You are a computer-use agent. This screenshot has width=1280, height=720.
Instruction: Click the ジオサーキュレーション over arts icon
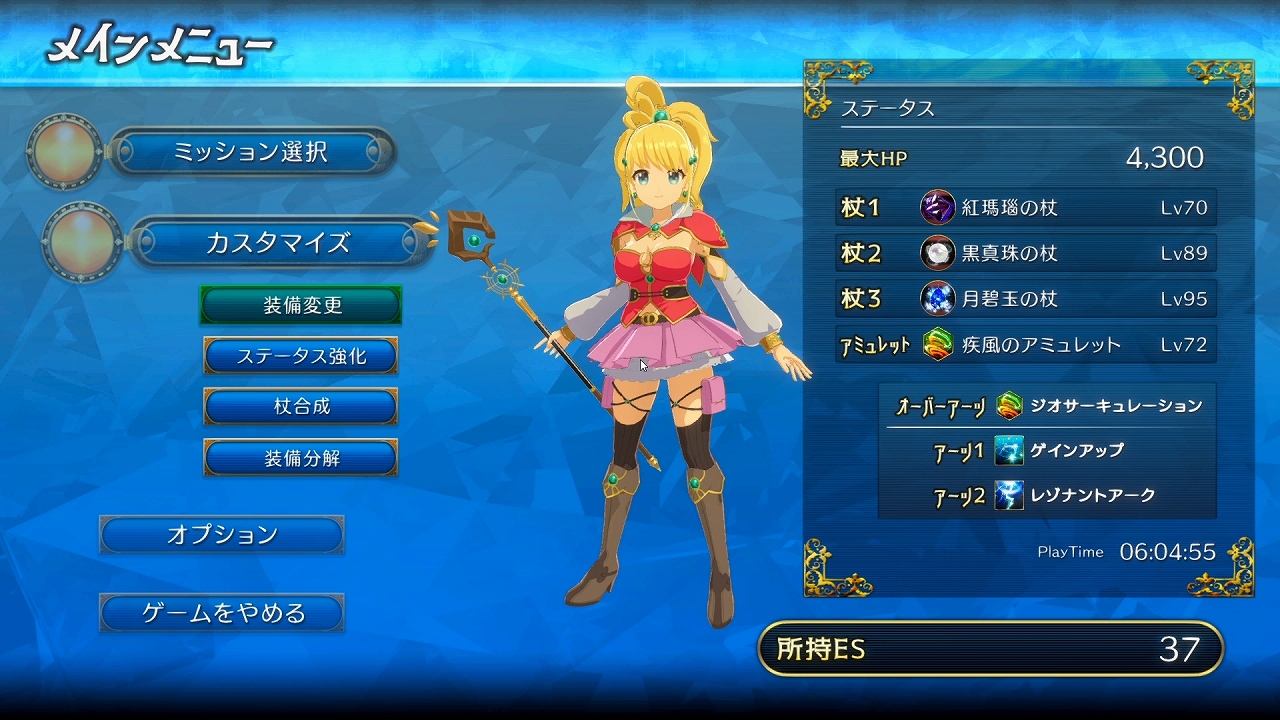[1009, 406]
